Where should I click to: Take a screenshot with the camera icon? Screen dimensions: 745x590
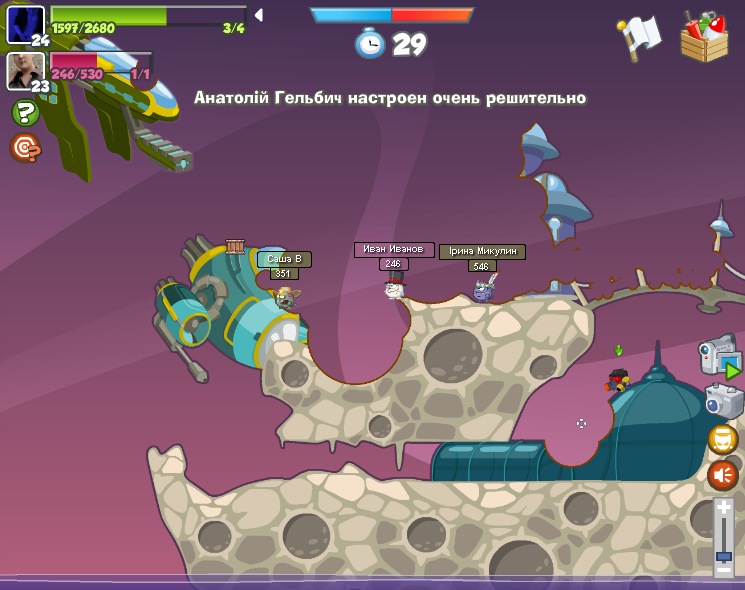point(722,401)
